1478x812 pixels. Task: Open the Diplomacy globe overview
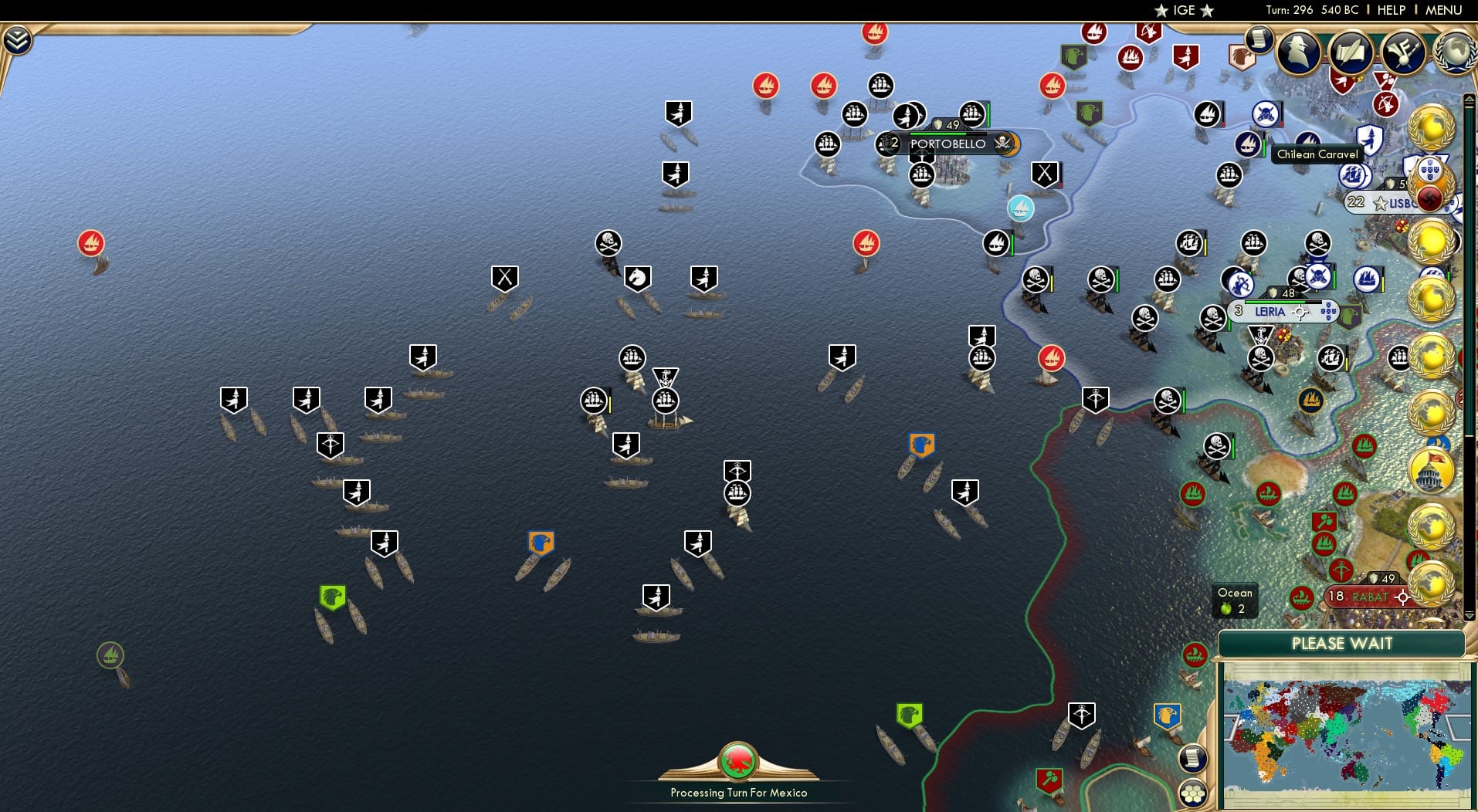[x=1455, y=52]
